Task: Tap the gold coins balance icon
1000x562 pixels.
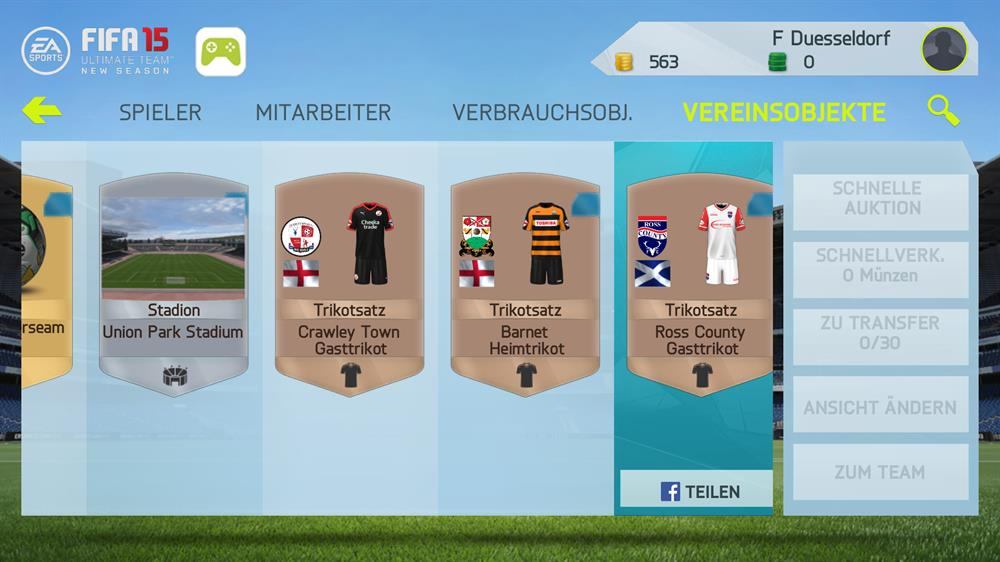Action: point(624,62)
